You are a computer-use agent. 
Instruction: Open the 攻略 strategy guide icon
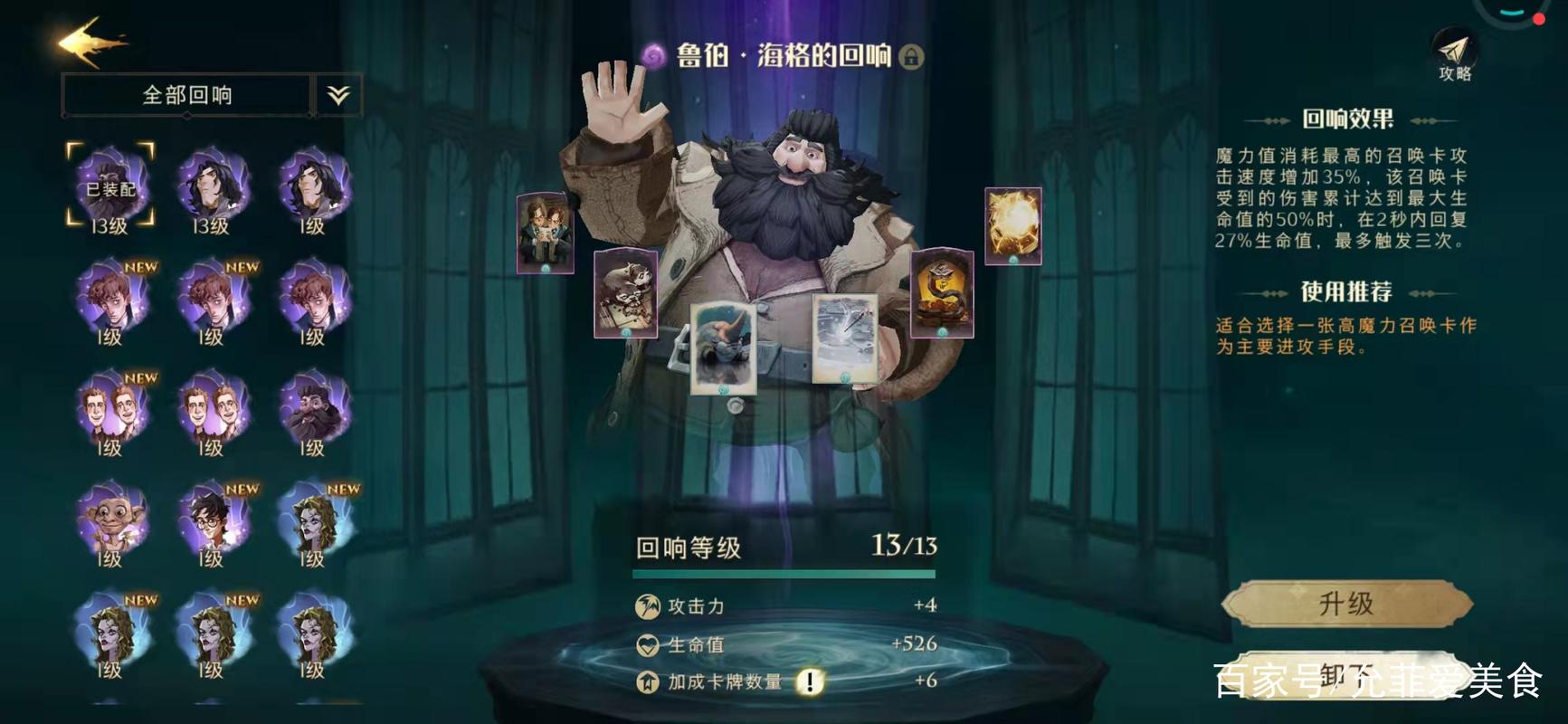(1454, 50)
